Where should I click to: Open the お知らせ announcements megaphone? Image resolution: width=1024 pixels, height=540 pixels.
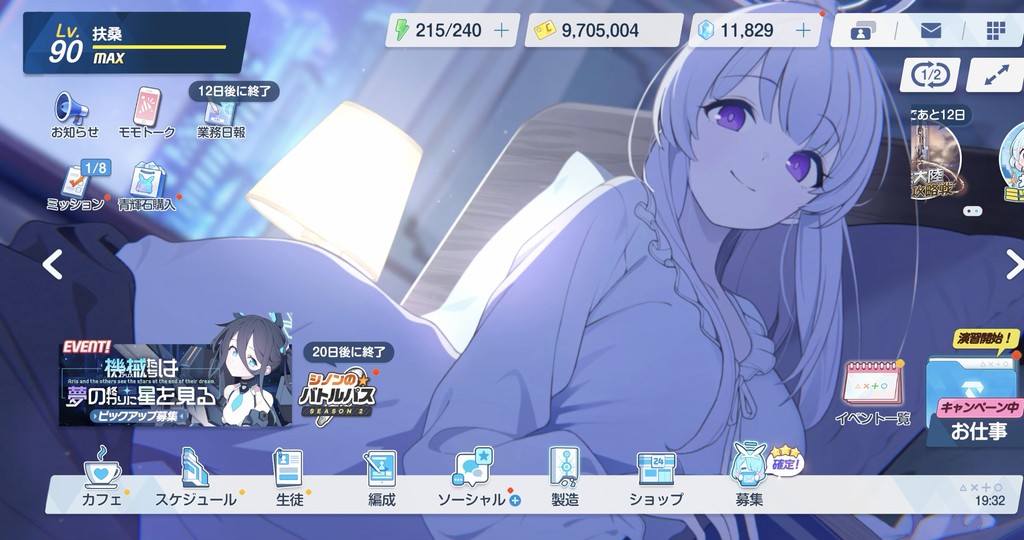coord(74,111)
